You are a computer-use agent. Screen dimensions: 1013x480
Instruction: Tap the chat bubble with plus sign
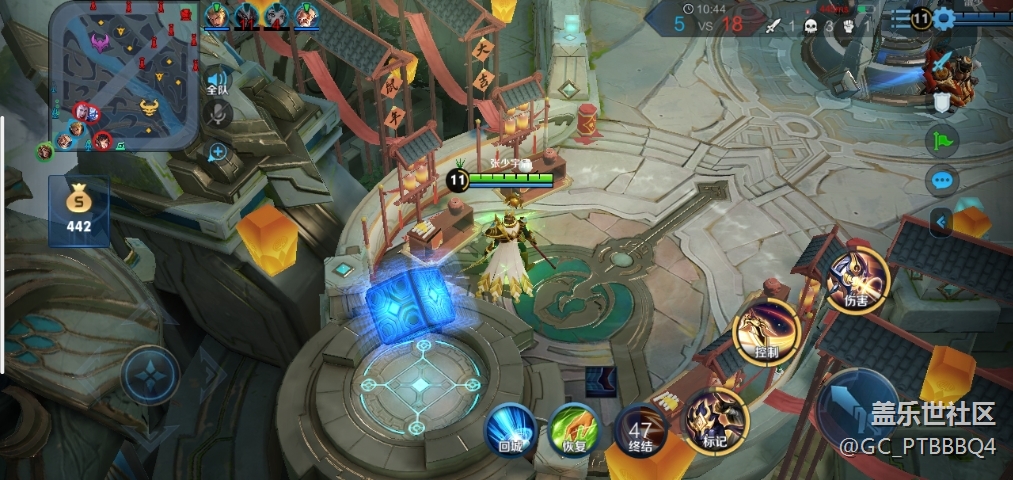click(217, 152)
